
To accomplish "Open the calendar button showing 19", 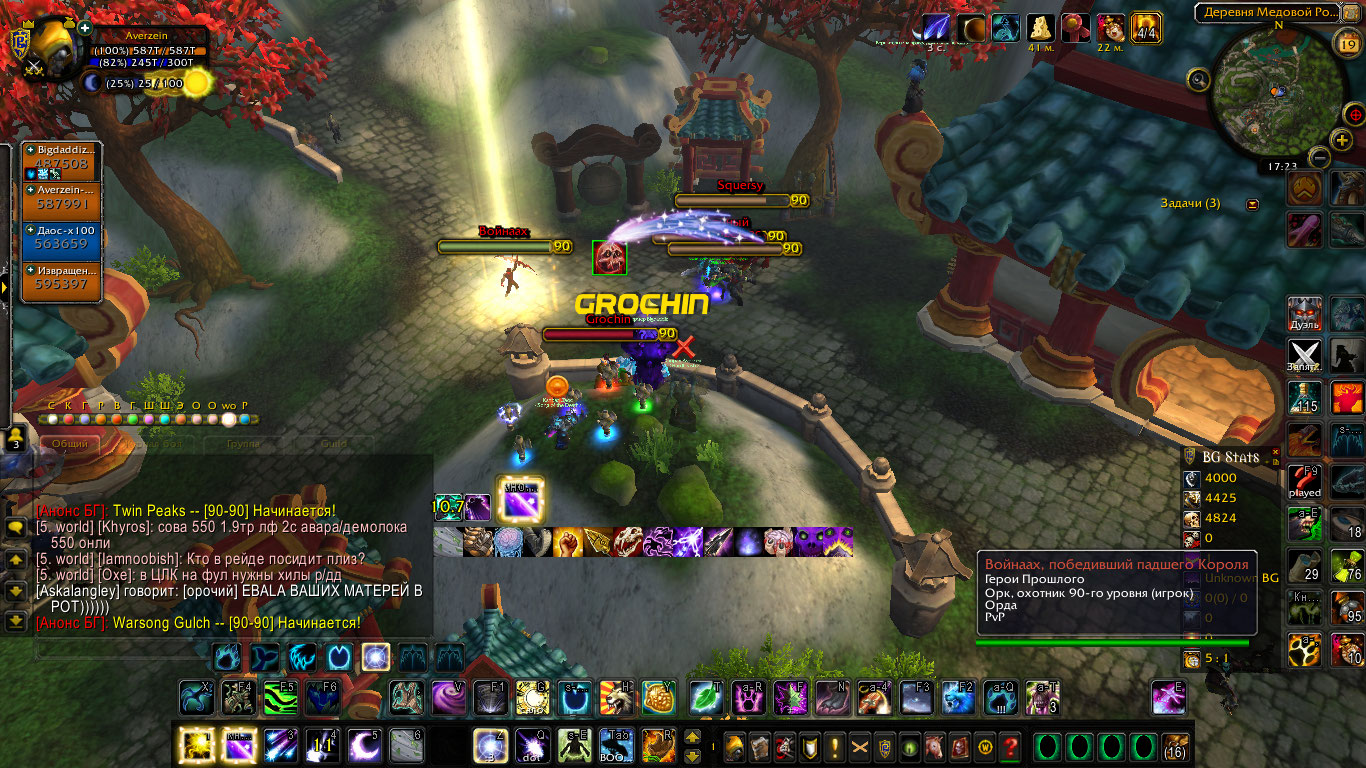I will pos(1346,41).
